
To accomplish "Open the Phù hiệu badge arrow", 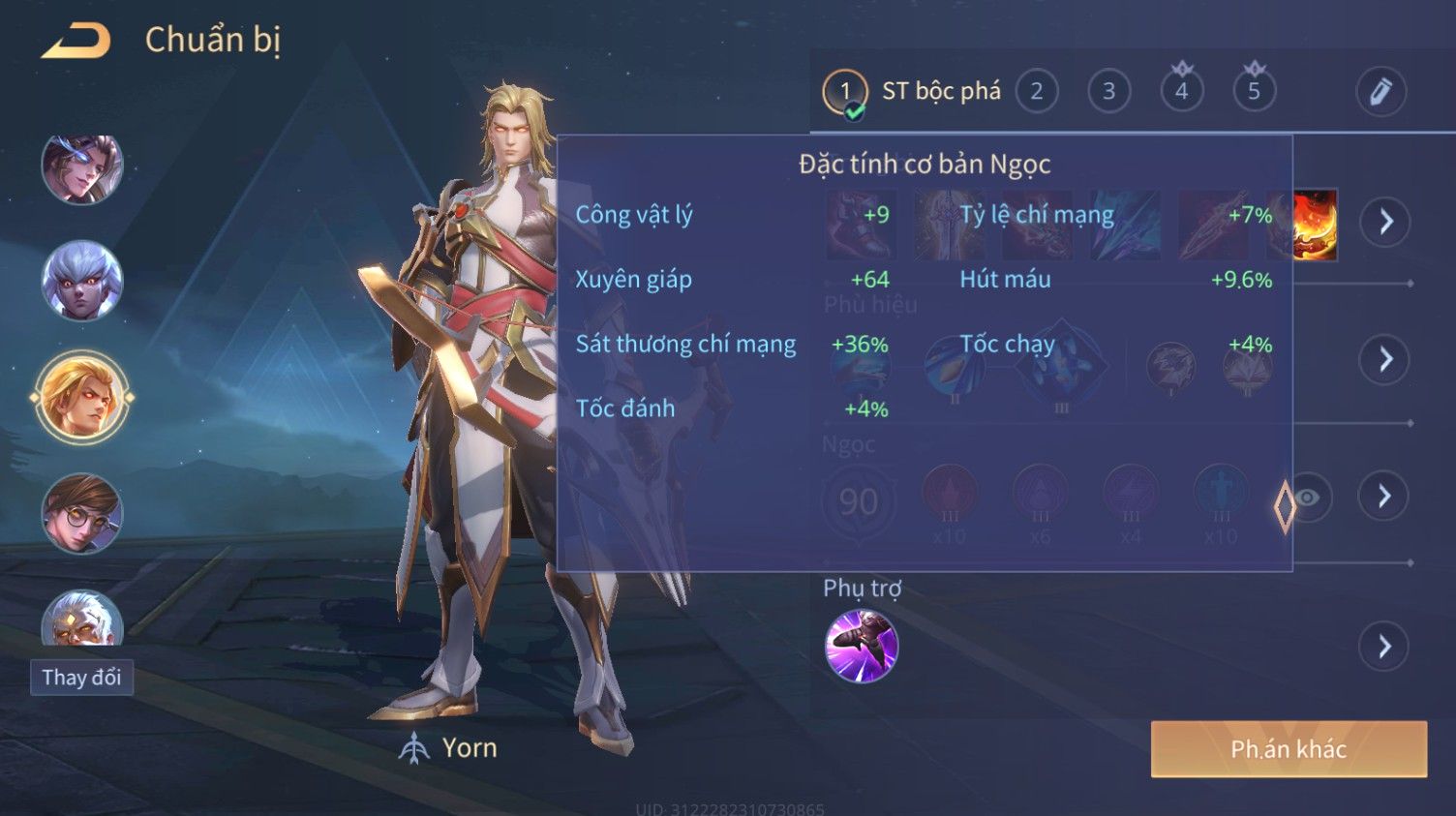I will click(1385, 359).
